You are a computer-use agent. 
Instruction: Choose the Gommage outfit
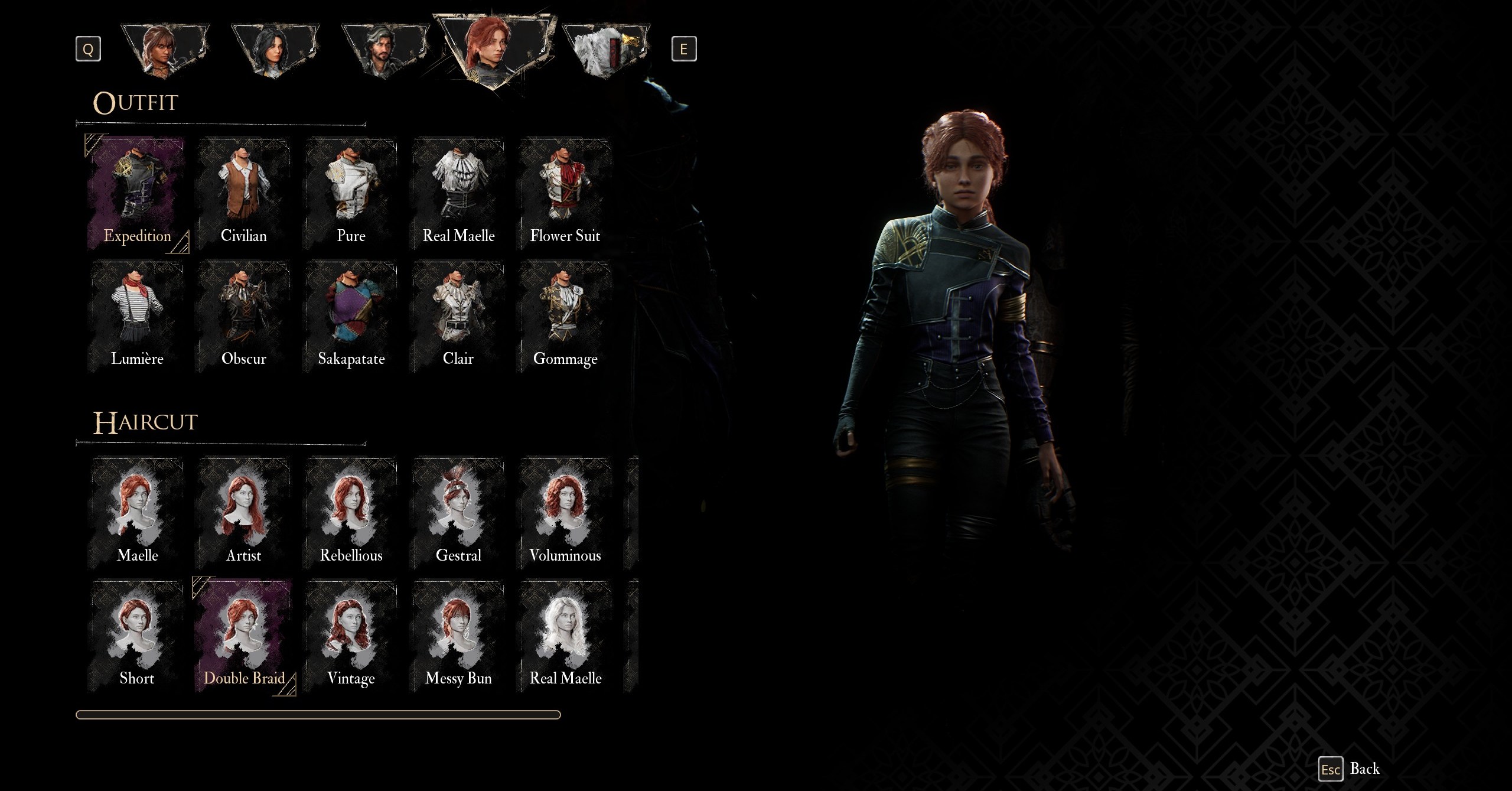pos(565,317)
